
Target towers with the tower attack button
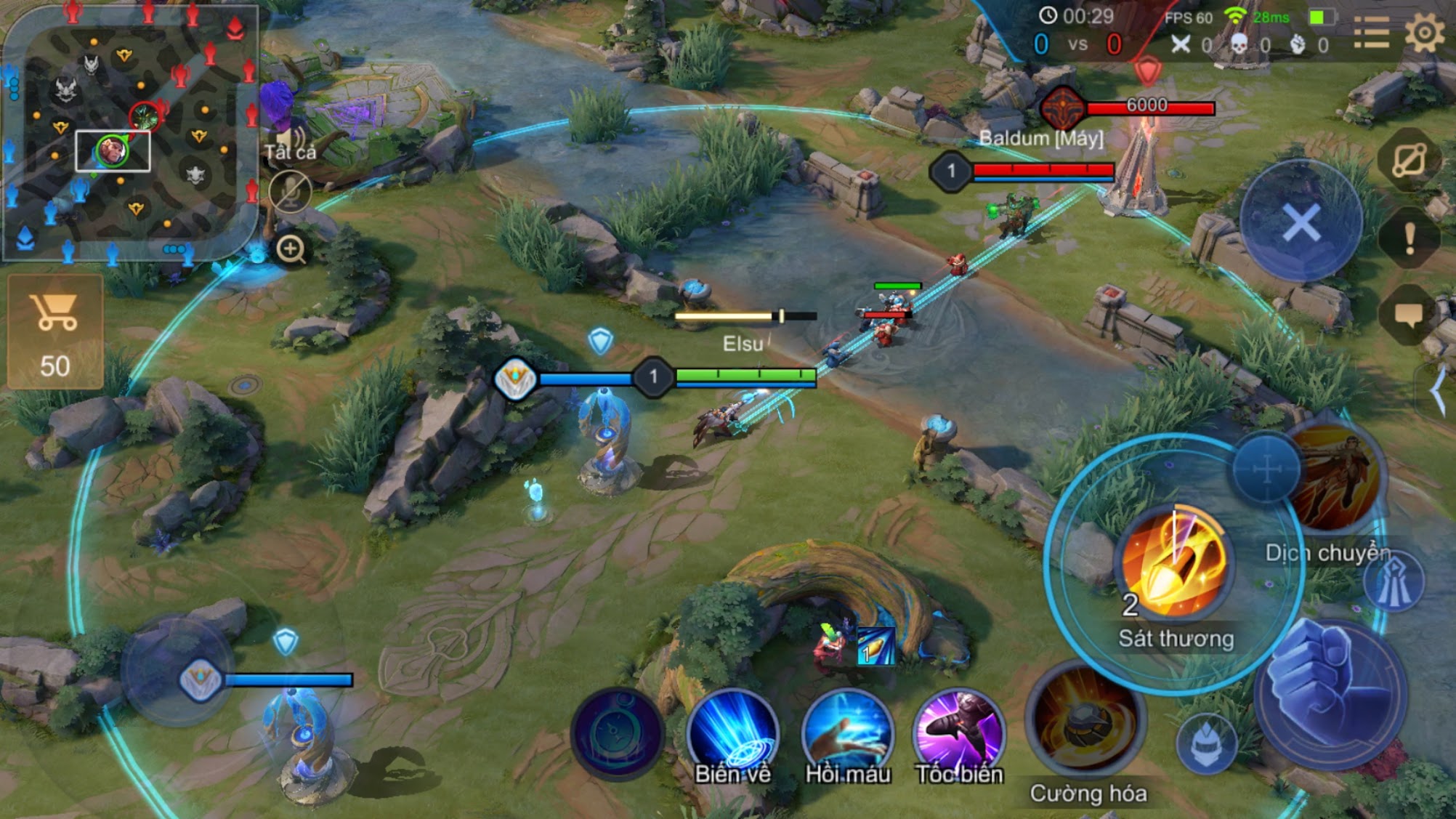tap(1393, 583)
